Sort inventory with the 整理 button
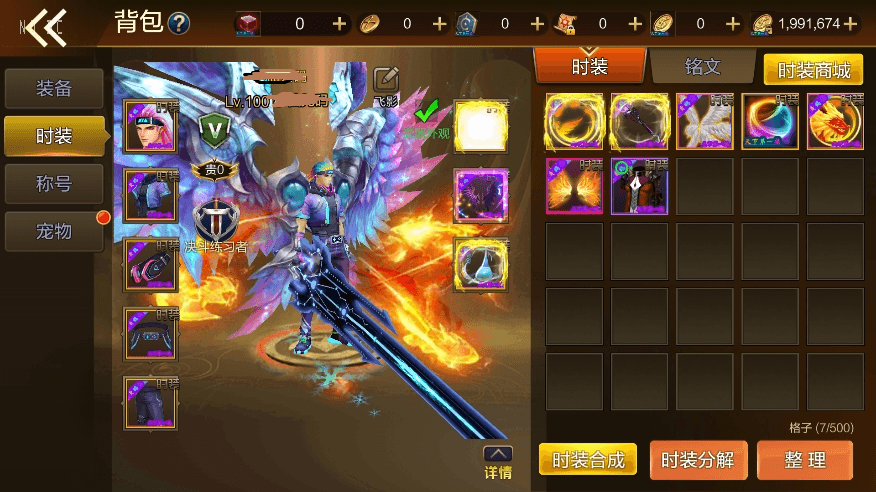 (x=805, y=459)
